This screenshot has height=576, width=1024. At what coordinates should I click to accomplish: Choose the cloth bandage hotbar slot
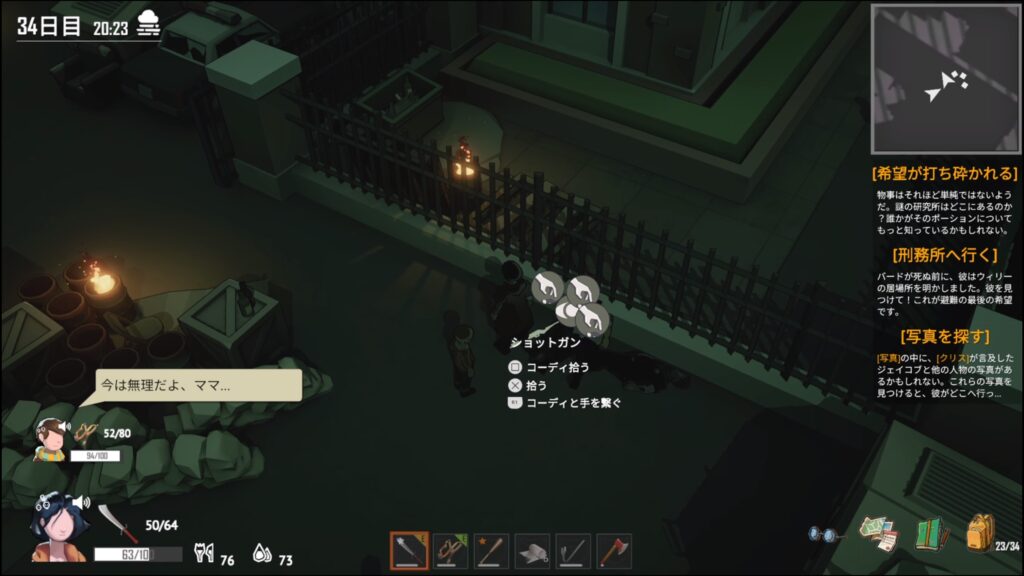[532, 550]
